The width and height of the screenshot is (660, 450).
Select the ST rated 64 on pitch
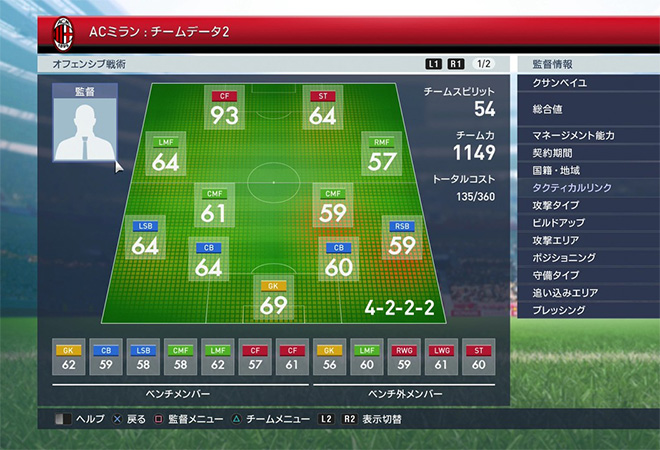[x=322, y=109]
